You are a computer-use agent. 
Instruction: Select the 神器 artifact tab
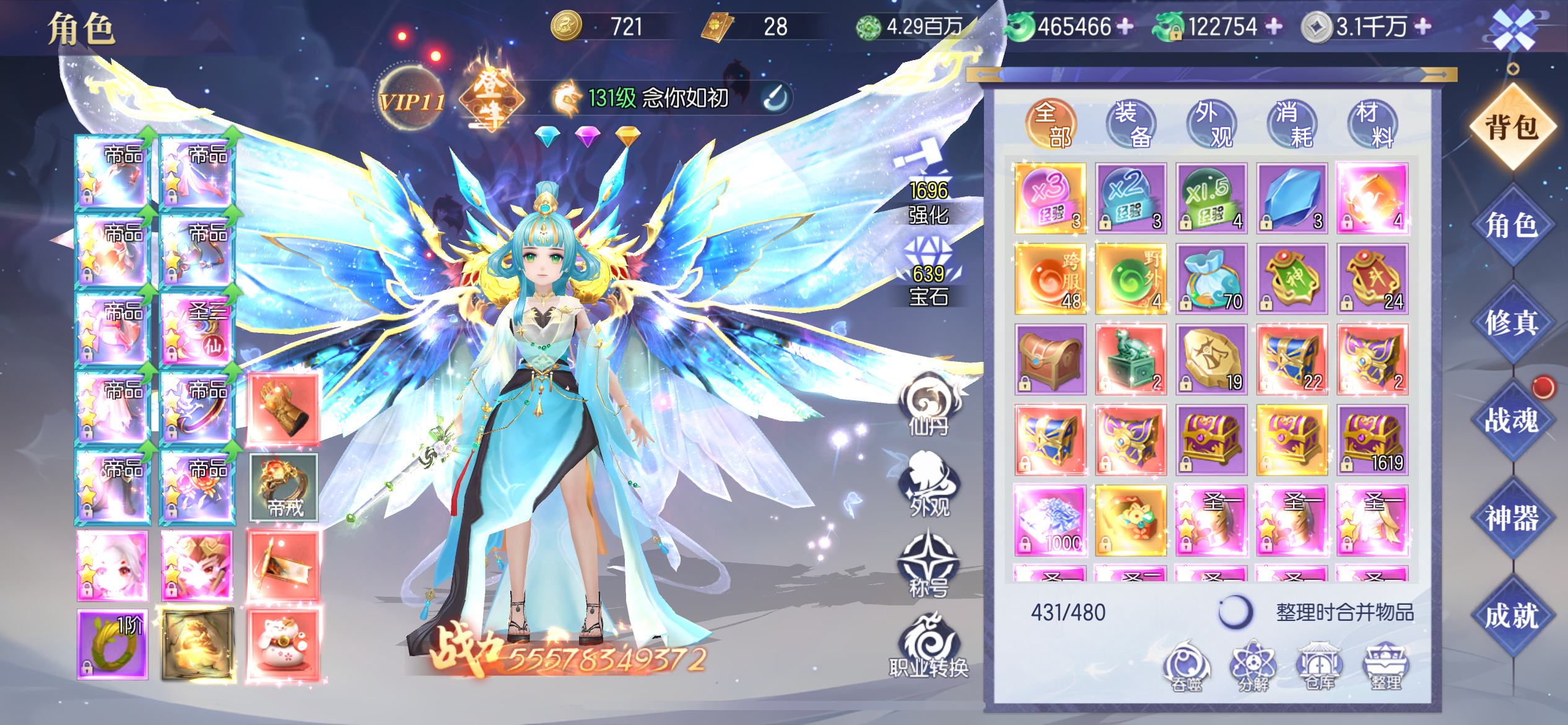pos(1511,518)
